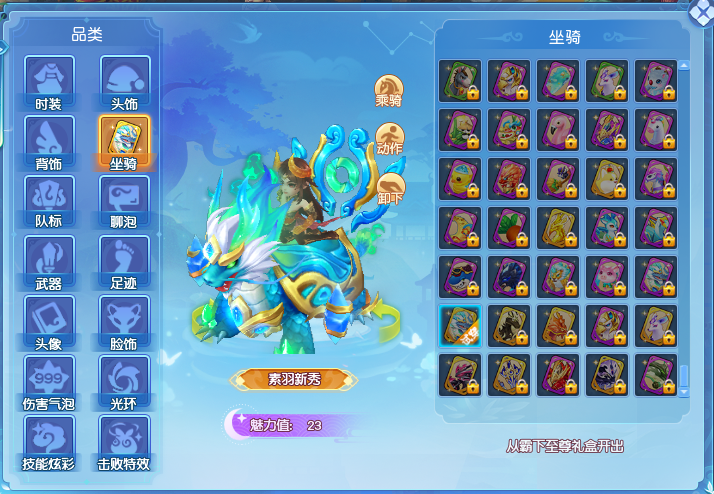Viewport: 714px width, 494px height.
Task: Show the 足迹 category
Action: pos(124,261)
